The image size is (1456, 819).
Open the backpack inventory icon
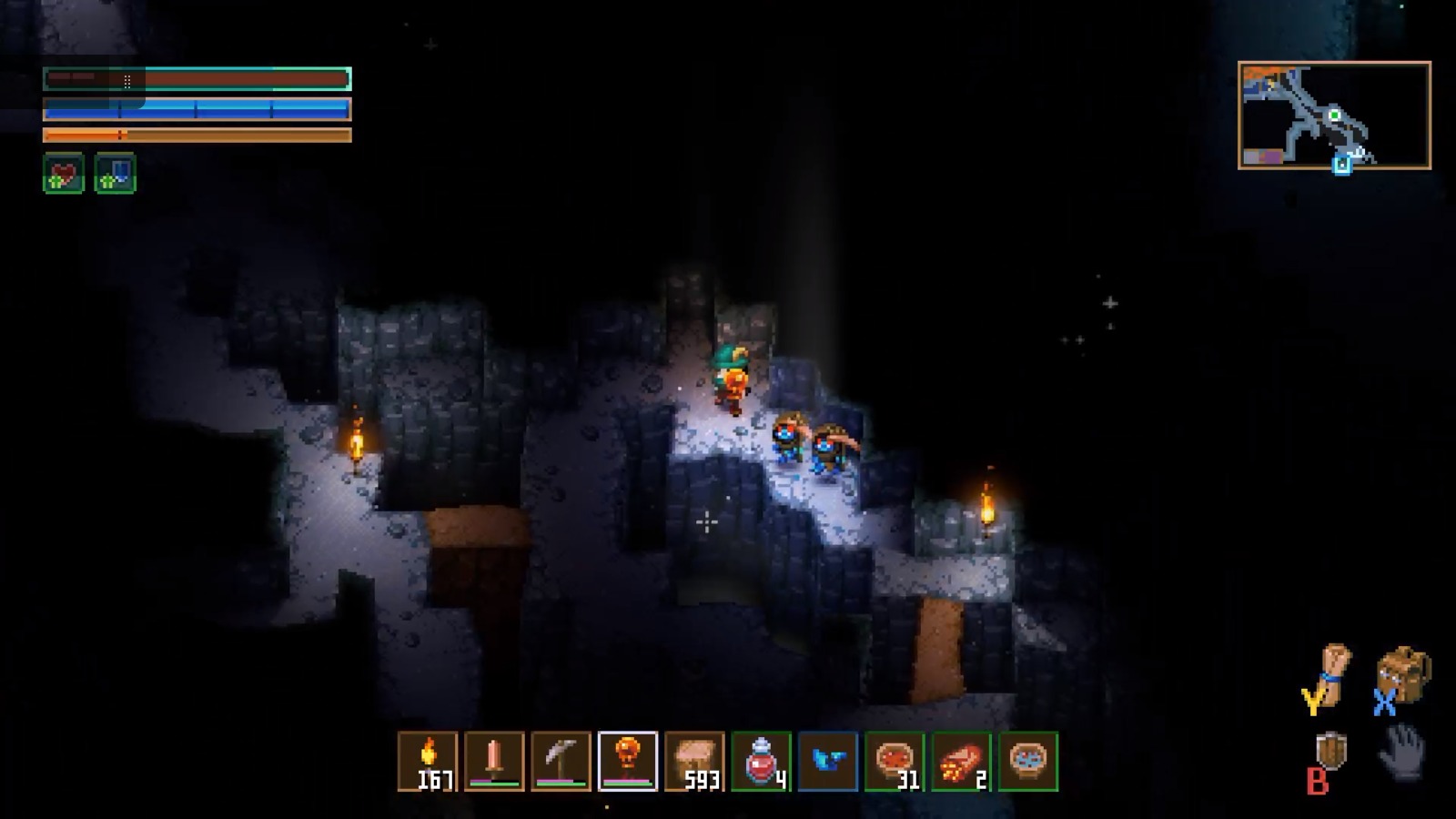coord(1404,674)
